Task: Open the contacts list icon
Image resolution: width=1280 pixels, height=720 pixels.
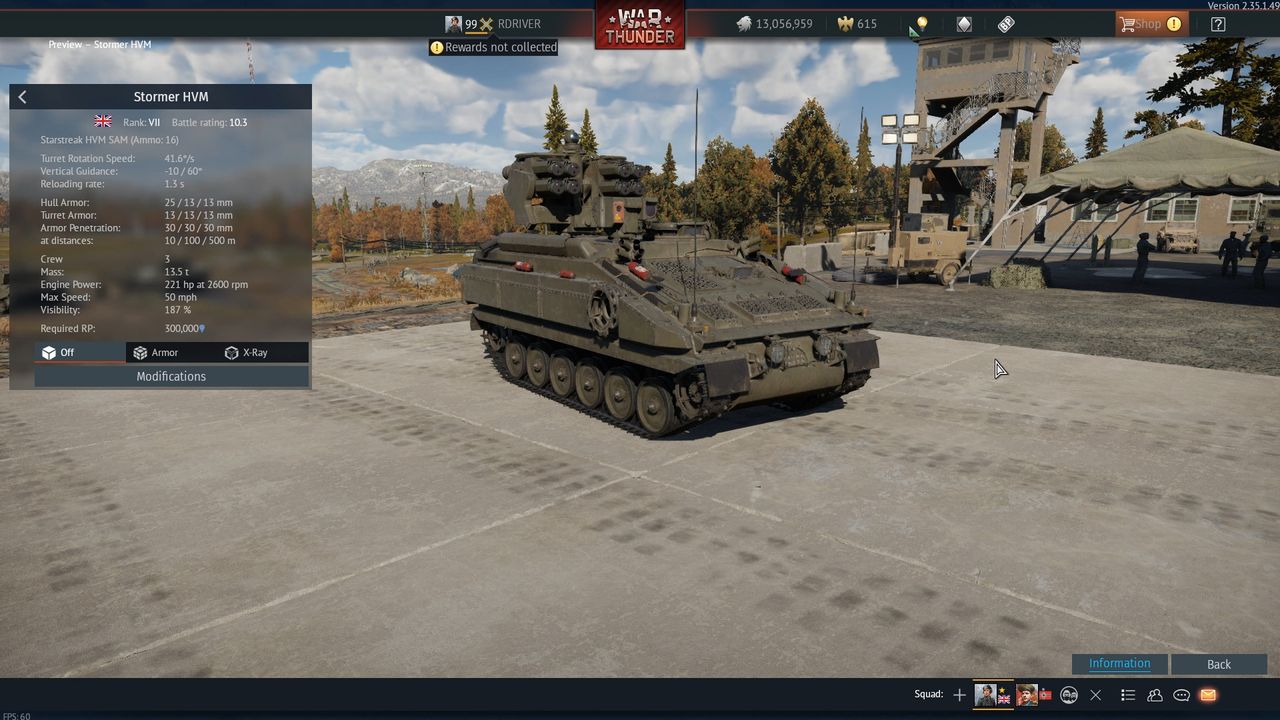Action: [1155, 695]
